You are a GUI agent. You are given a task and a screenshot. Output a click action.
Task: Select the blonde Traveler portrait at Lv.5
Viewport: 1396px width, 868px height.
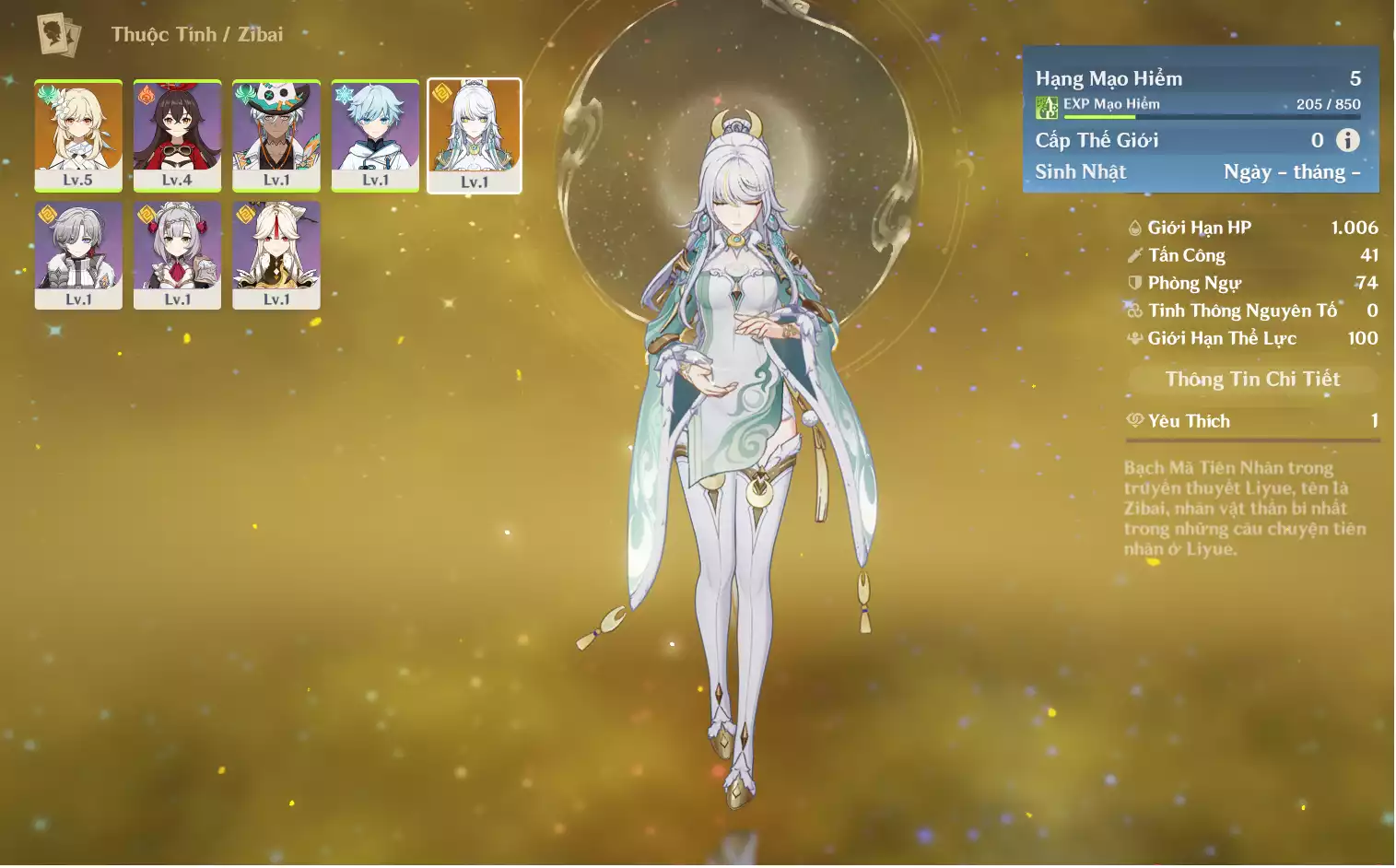tap(78, 135)
